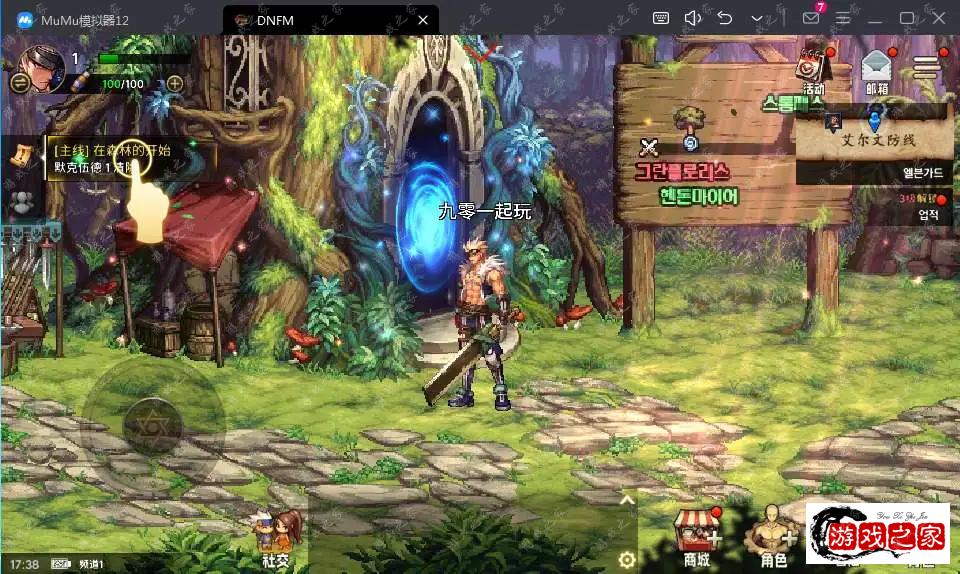Tap the plus button beside fatigue 100/100

pos(174,84)
